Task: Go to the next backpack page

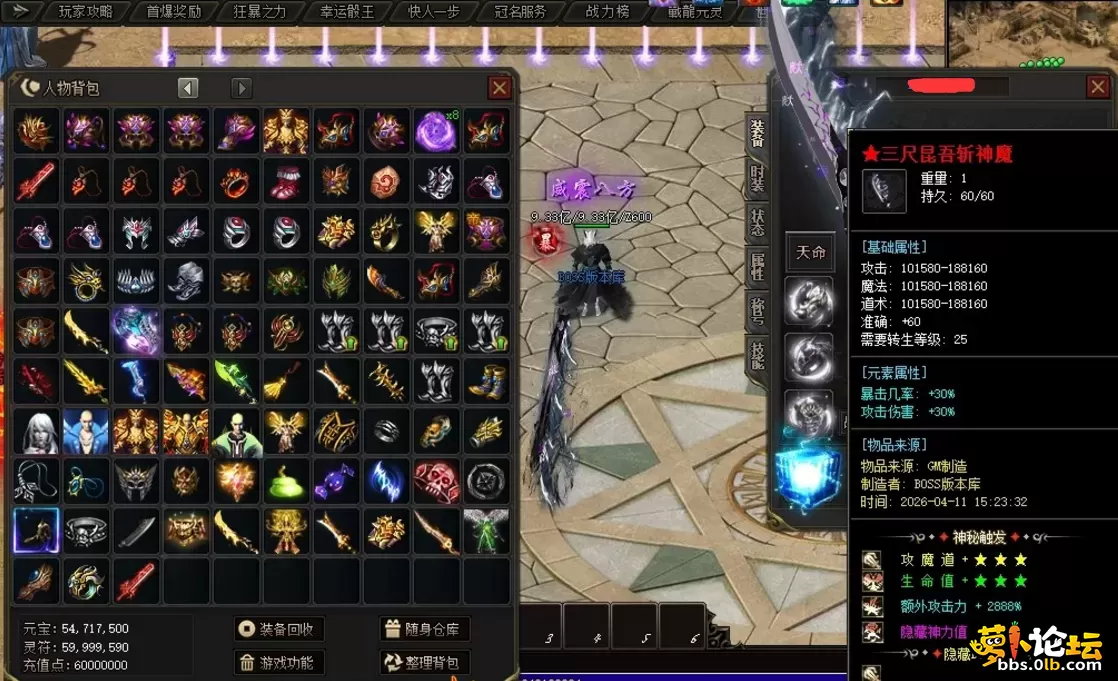Action: [x=242, y=88]
